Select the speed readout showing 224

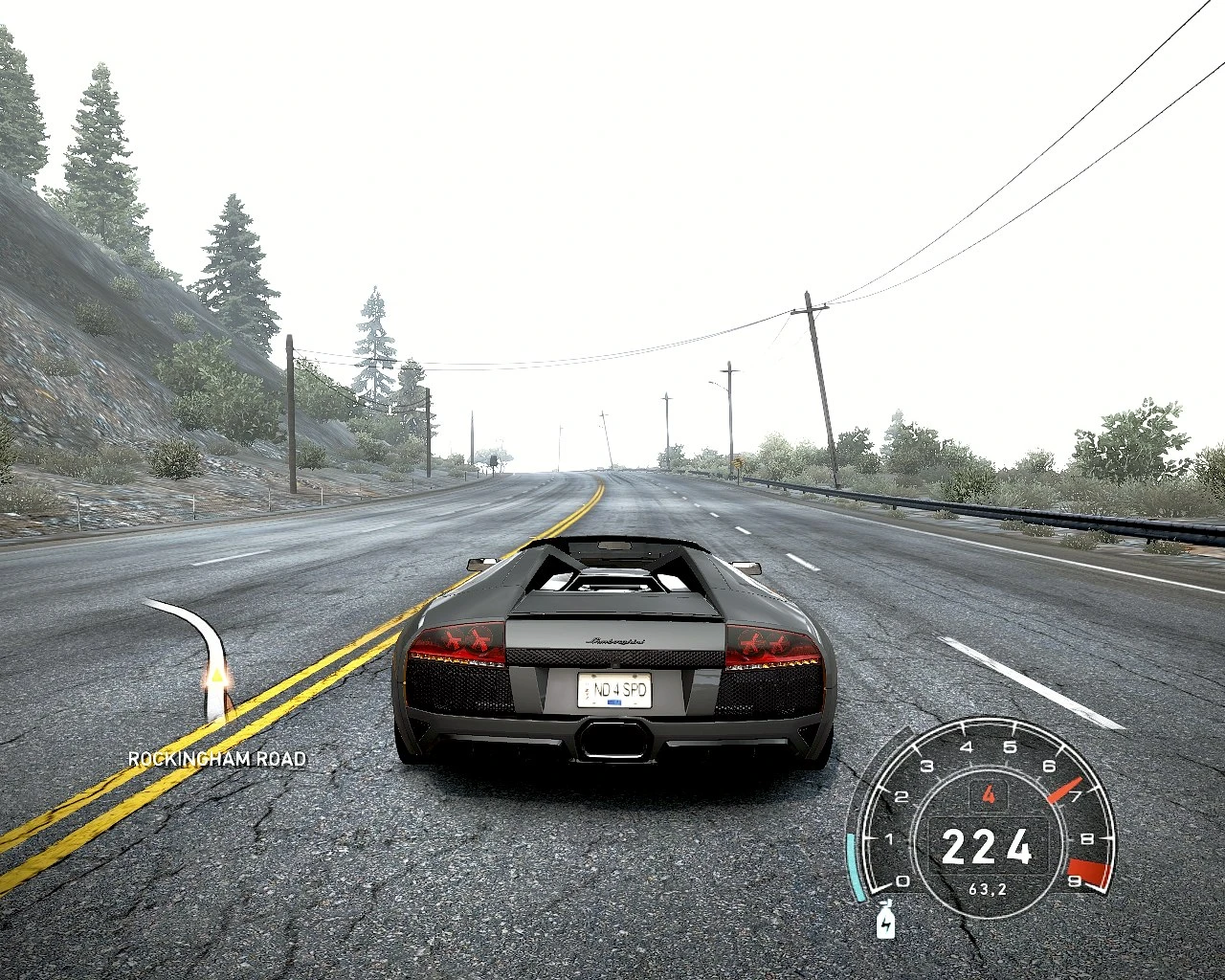[991, 846]
